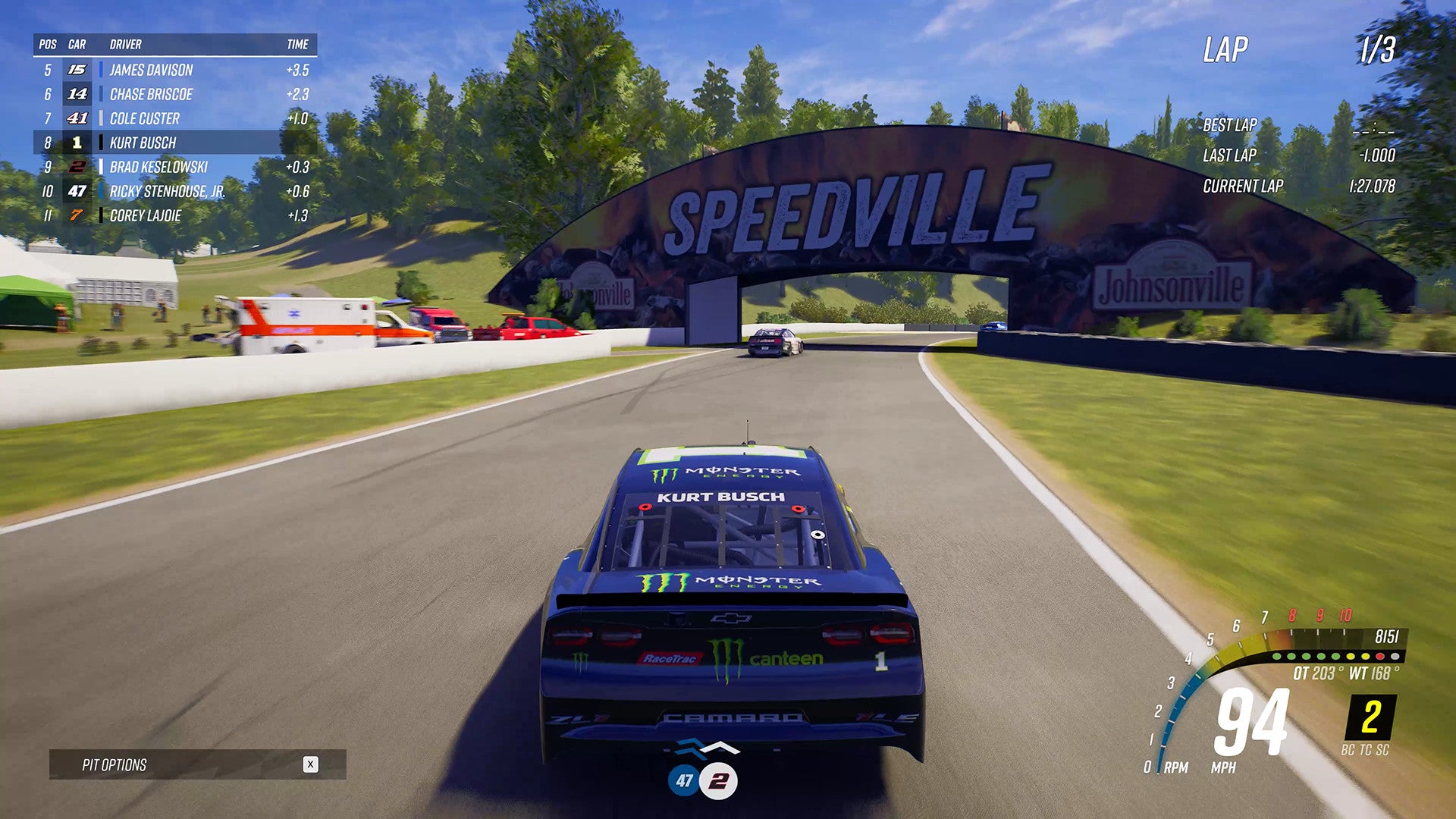Toggle the TC traction control indicator
Screen dimensions: 1456x819
point(1365,749)
